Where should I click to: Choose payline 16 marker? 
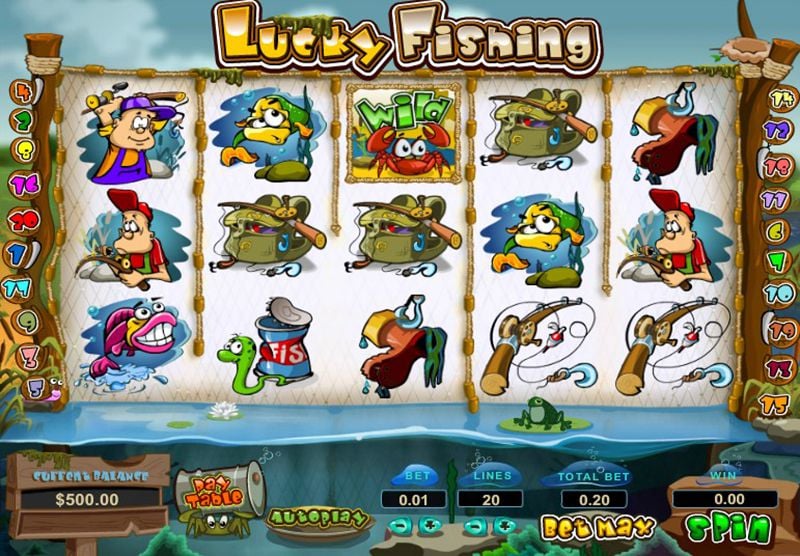[x=23, y=186]
